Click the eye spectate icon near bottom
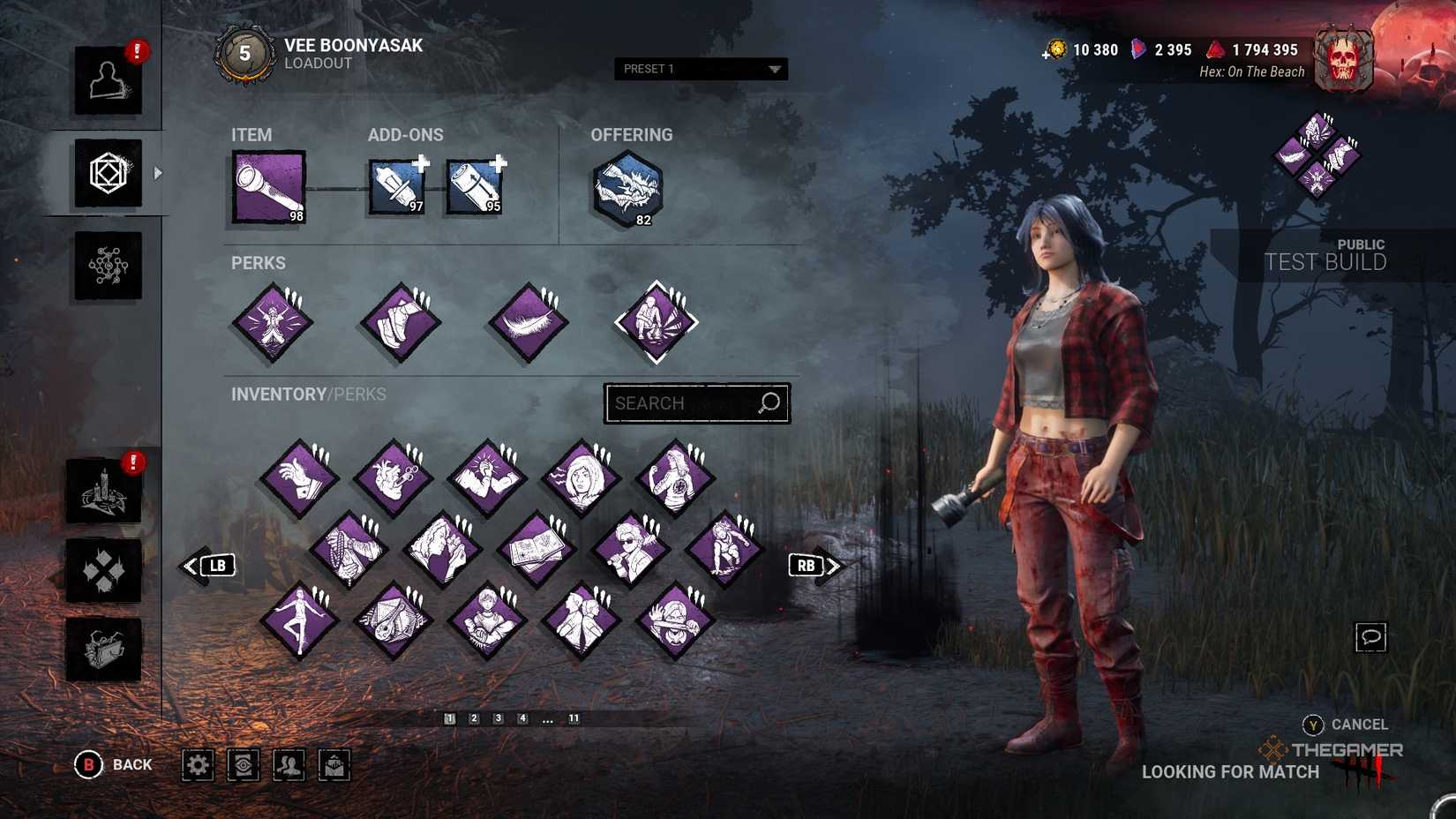The height and width of the screenshot is (819, 1456). point(244,765)
